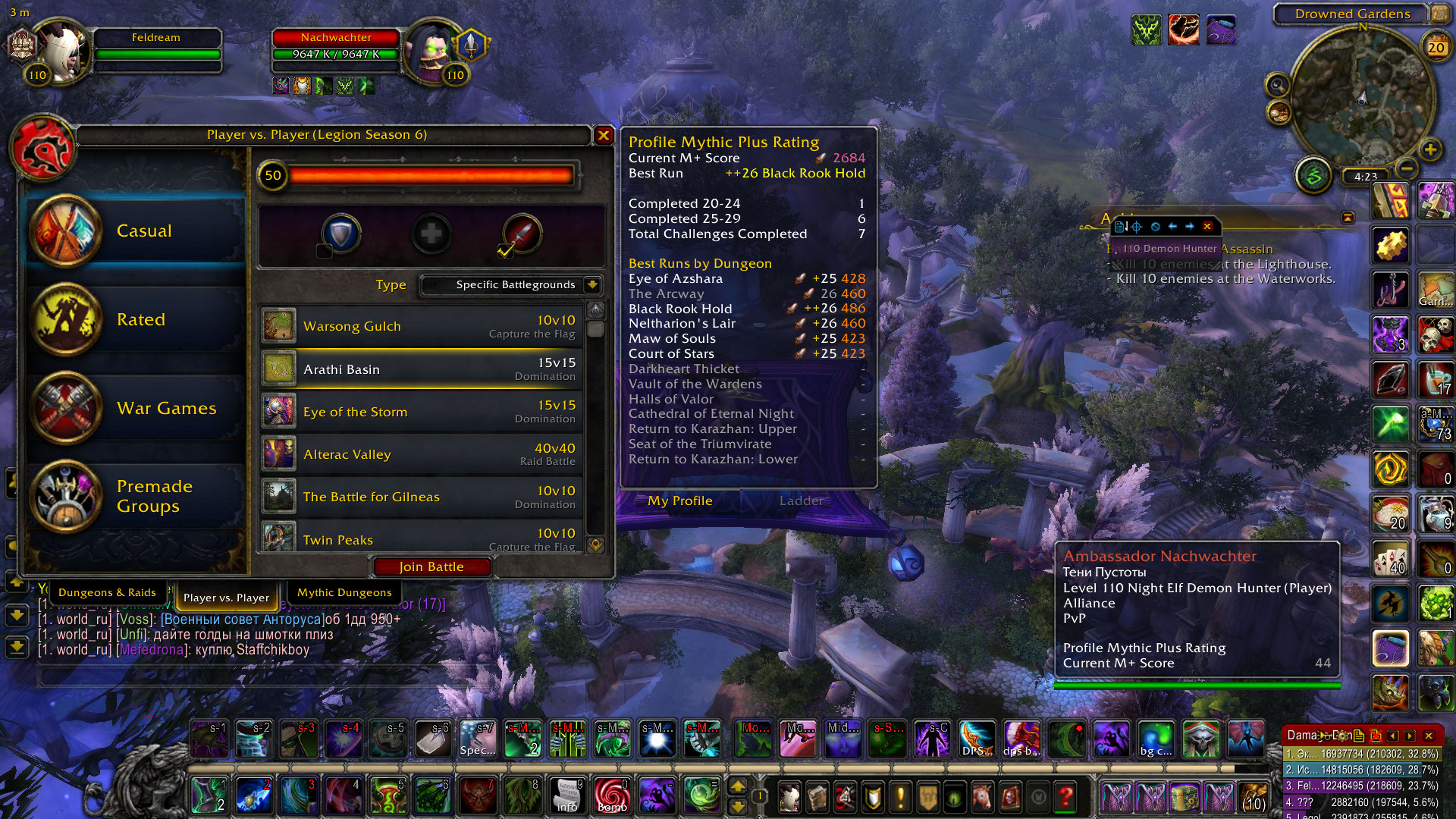Toggle the tank role checkbox
This screenshot has width=1456, height=819.
(325, 251)
